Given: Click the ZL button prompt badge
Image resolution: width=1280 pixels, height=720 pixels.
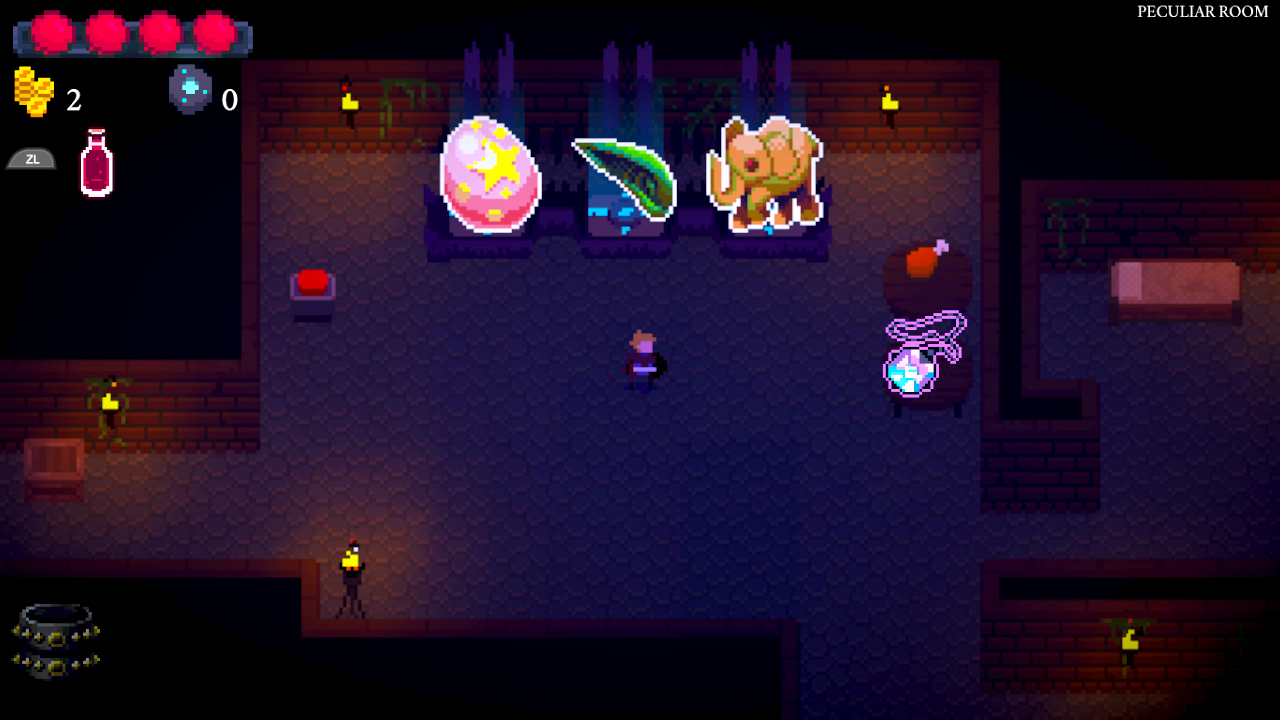Looking at the screenshot, I should [x=31, y=158].
